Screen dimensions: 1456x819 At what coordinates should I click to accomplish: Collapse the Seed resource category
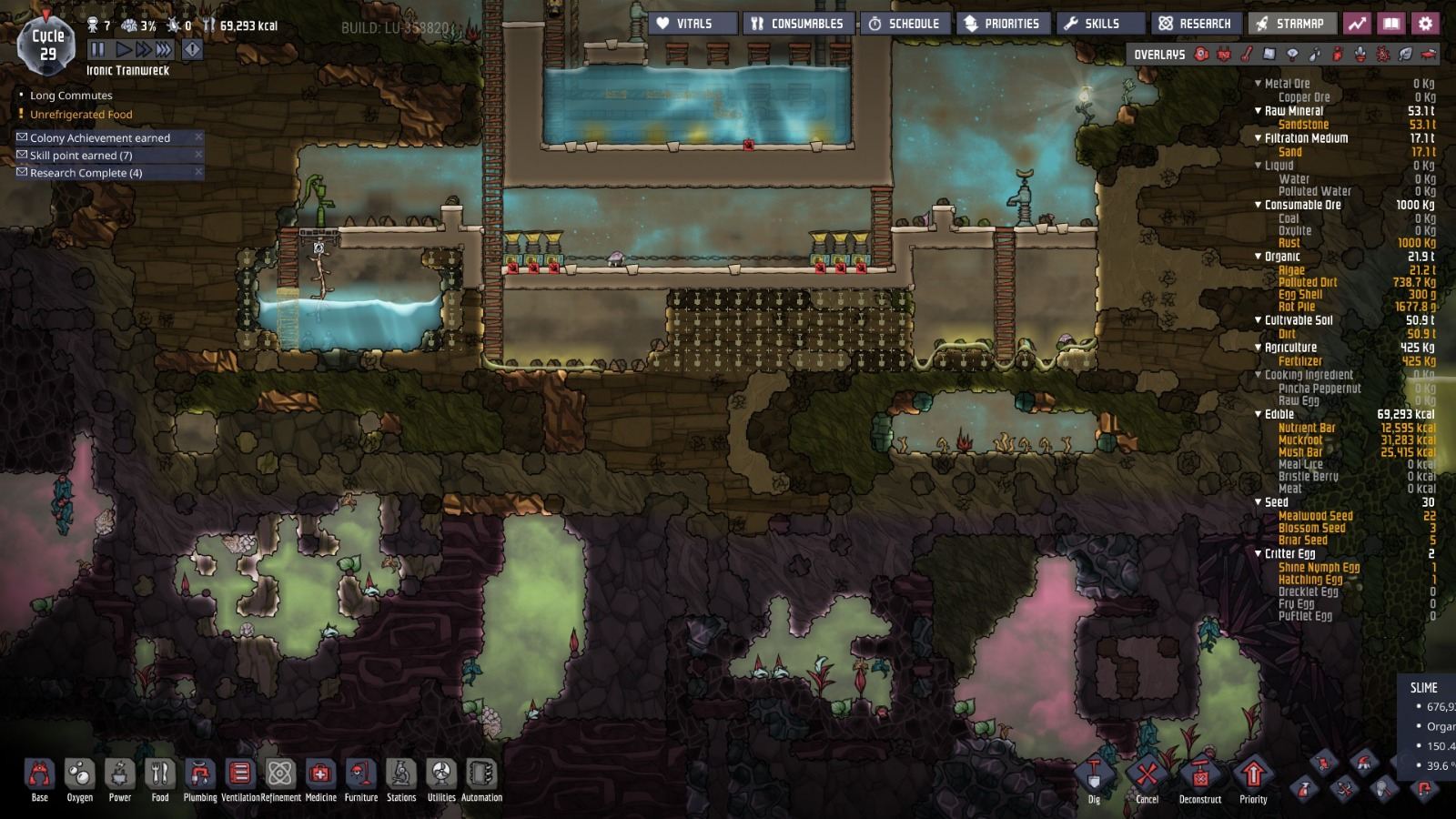point(1259,501)
